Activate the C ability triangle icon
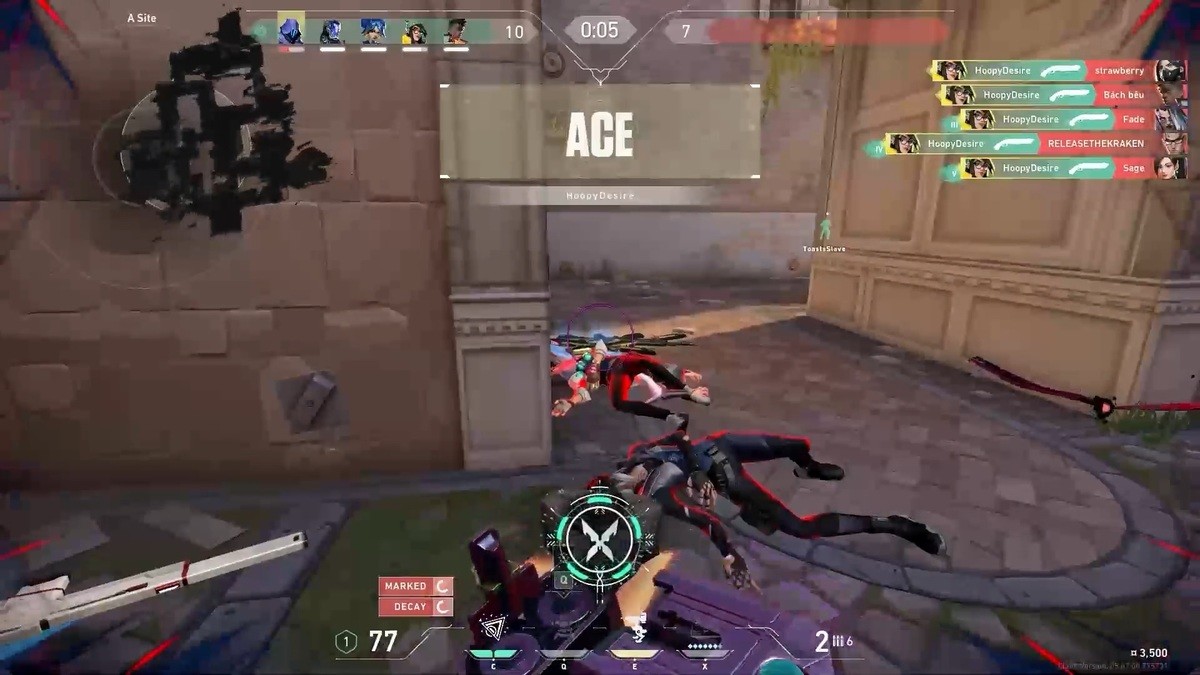The width and height of the screenshot is (1200, 675). (494, 628)
